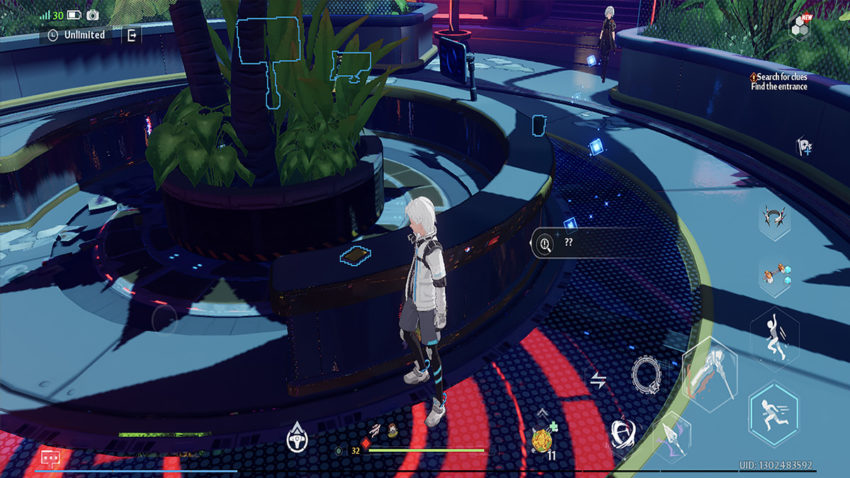Open the hexagon main menu icon

800,26
